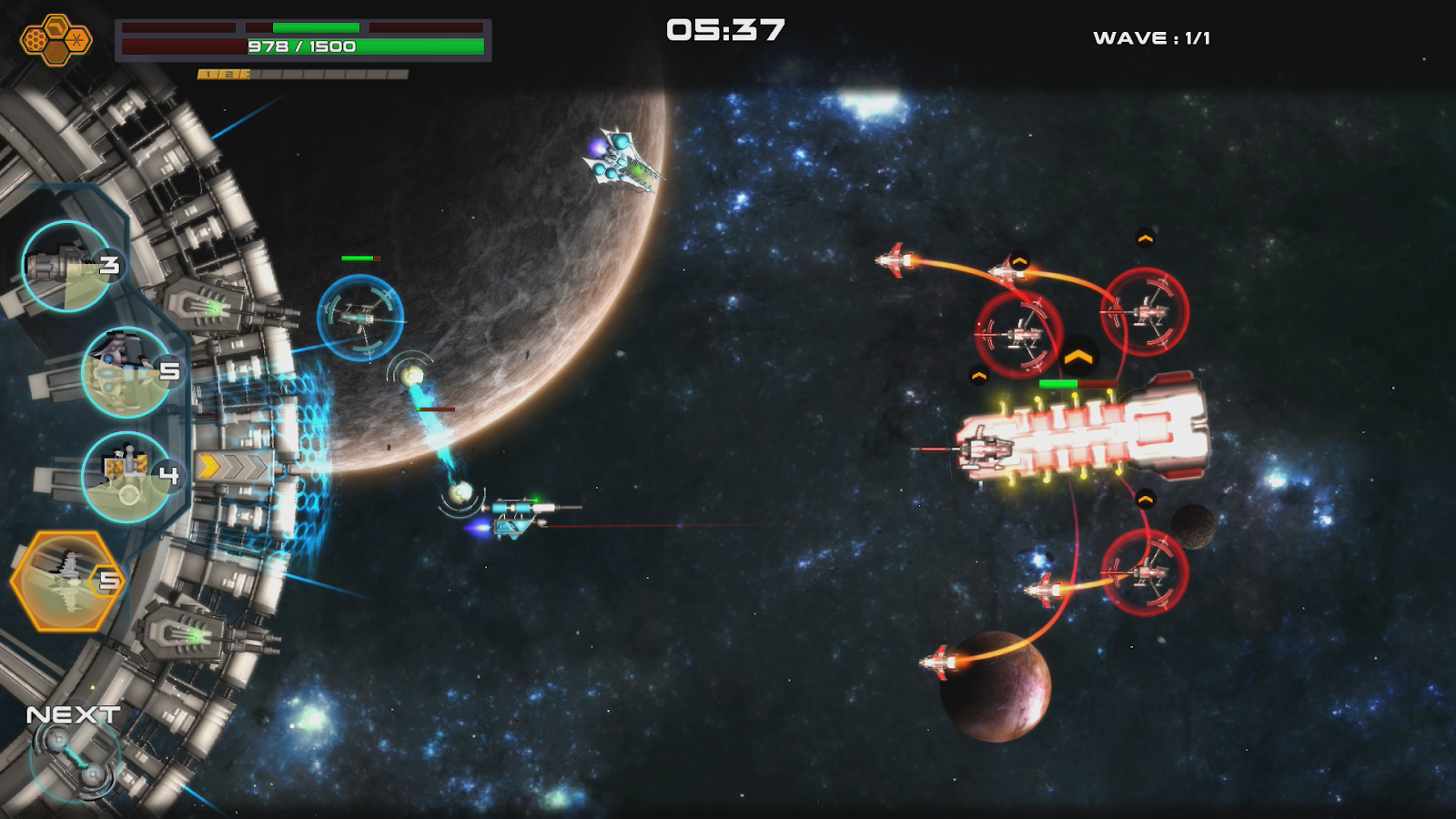
Task: Click the asterisk hexagon icon in the corner emblem
Action: [76, 39]
